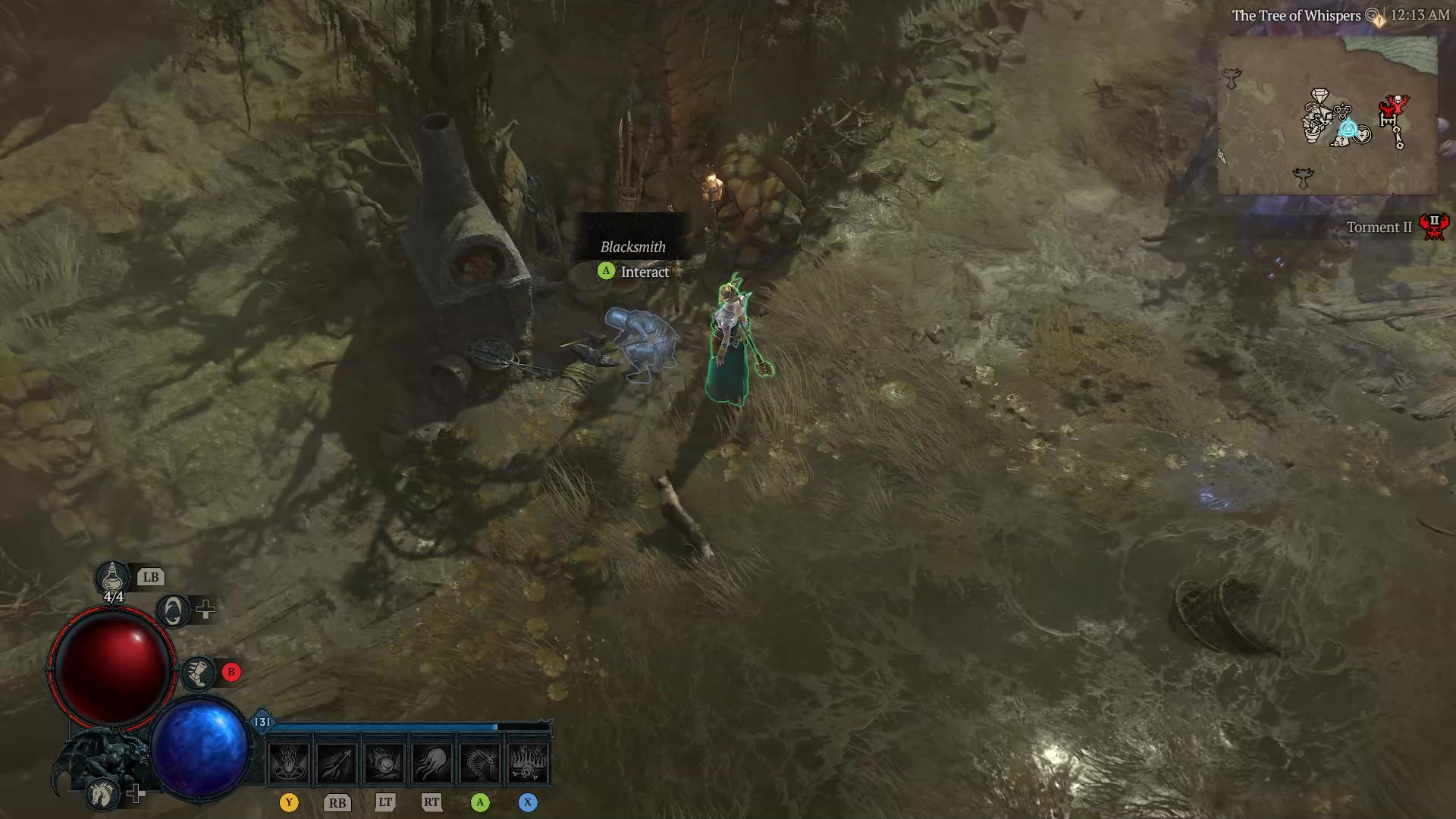Trigger the serpent skill bound to A
The image size is (1456, 819).
coord(480,764)
